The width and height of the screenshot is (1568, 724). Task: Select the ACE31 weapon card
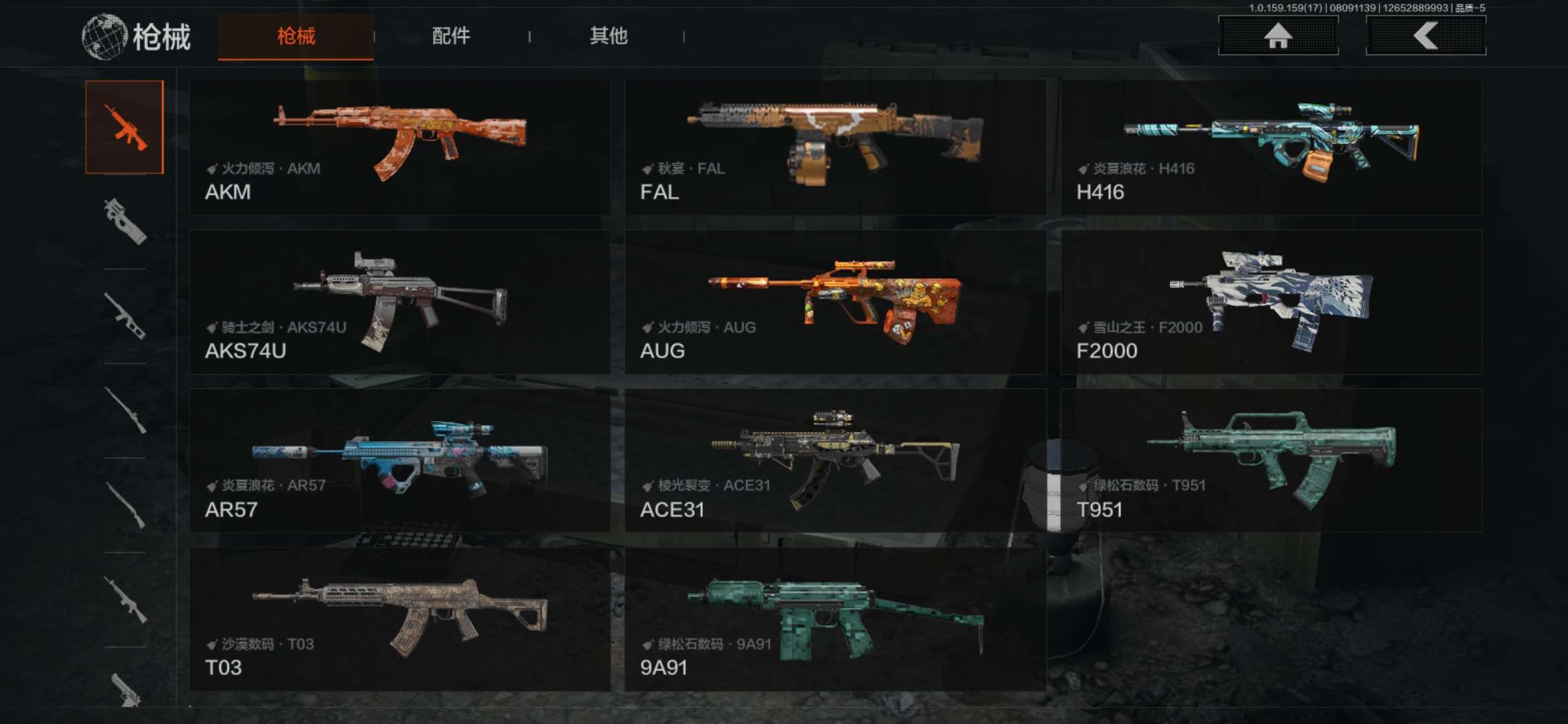pos(835,461)
